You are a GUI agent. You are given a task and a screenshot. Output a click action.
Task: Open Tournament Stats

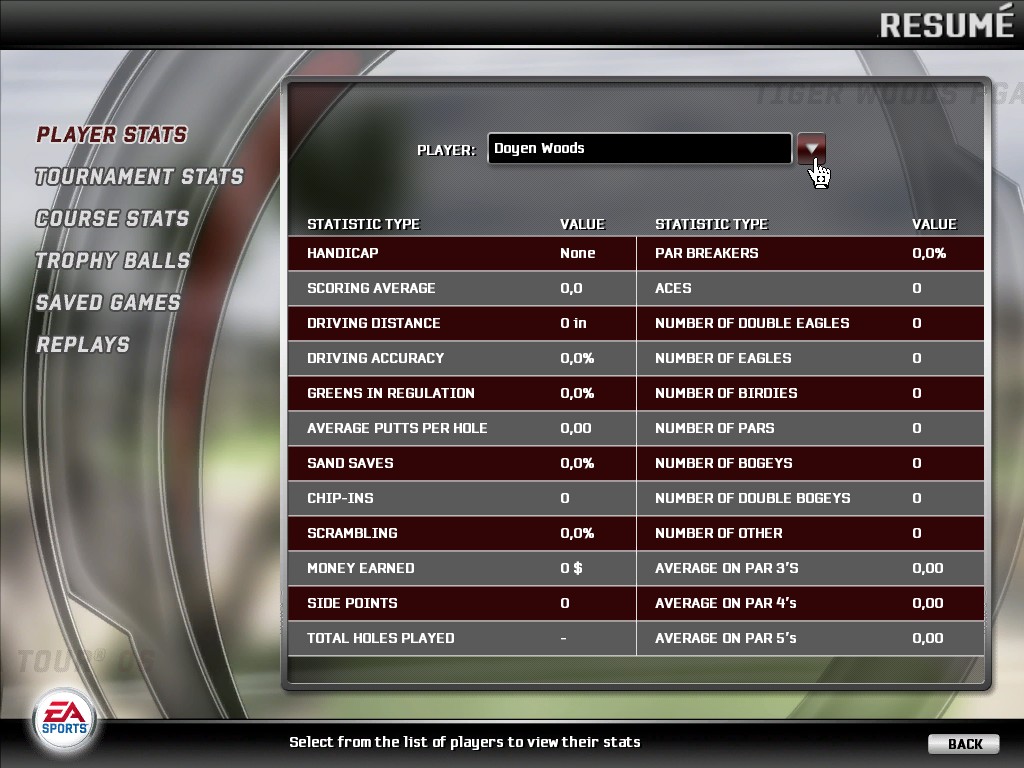coord(139,177)
